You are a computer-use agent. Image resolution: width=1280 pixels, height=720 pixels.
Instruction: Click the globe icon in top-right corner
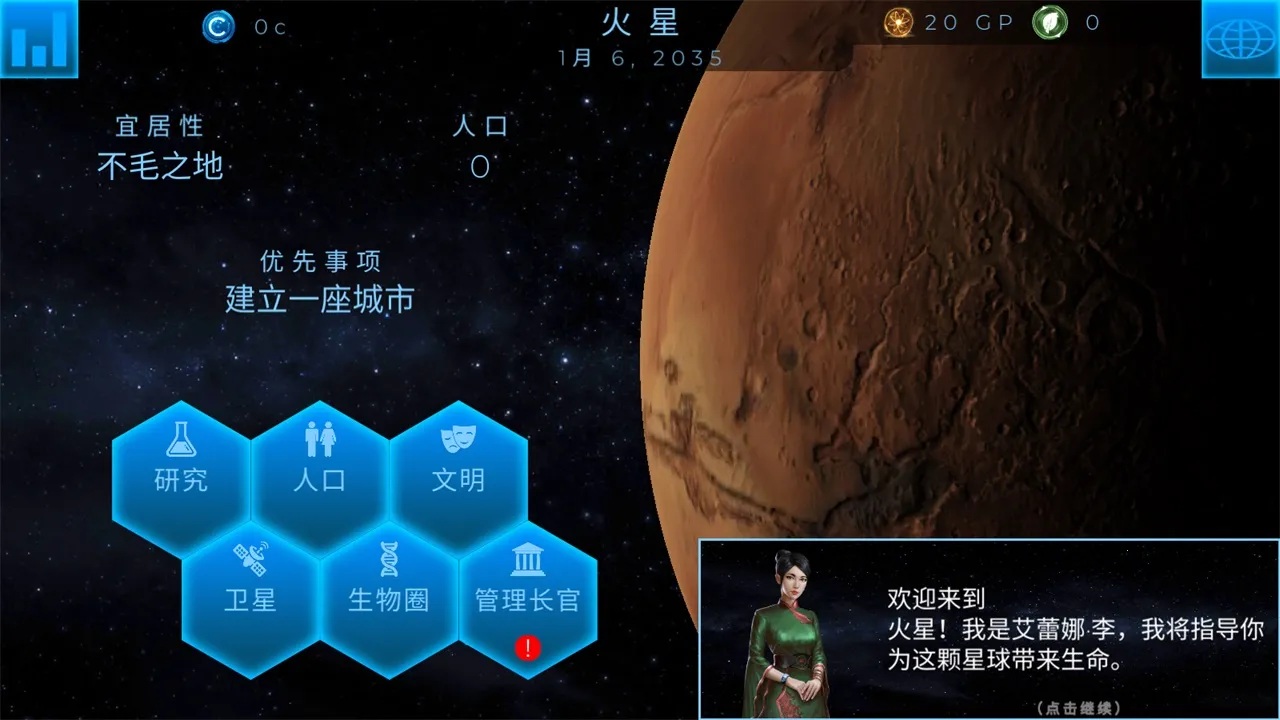1240,39
